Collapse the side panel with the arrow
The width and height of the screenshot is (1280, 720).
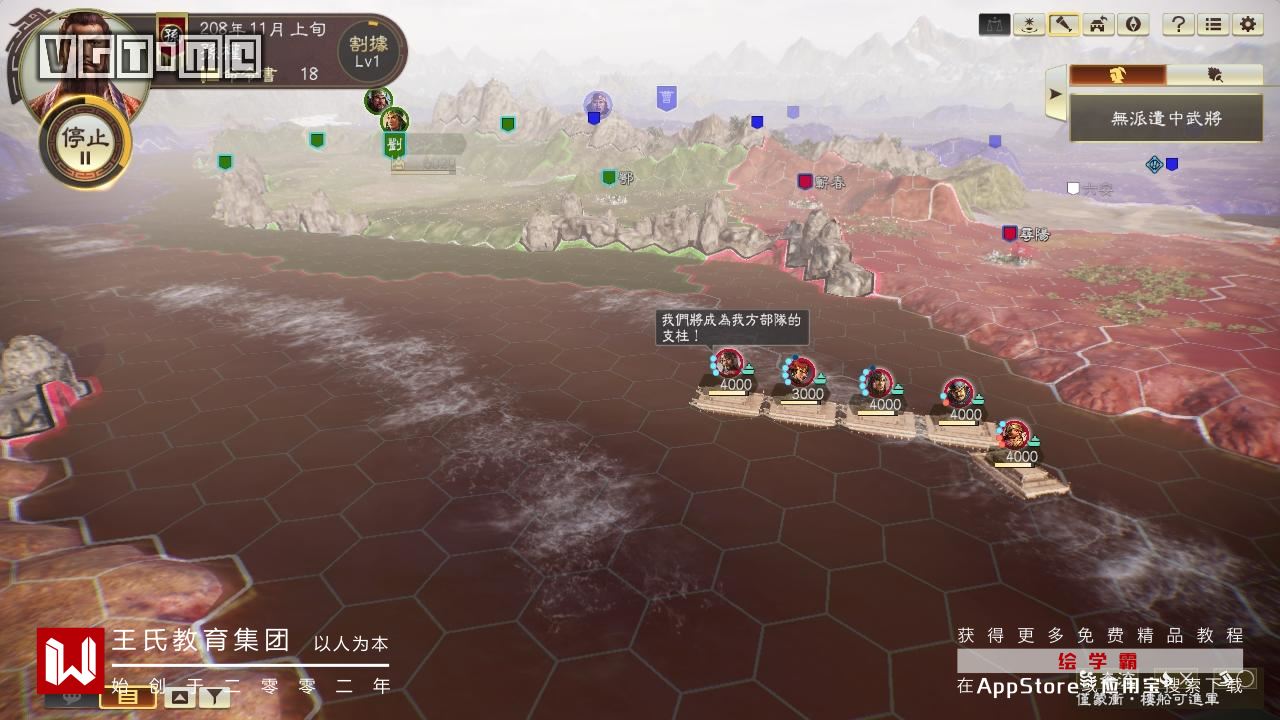pyautogui.click(x=1055, y=97)
